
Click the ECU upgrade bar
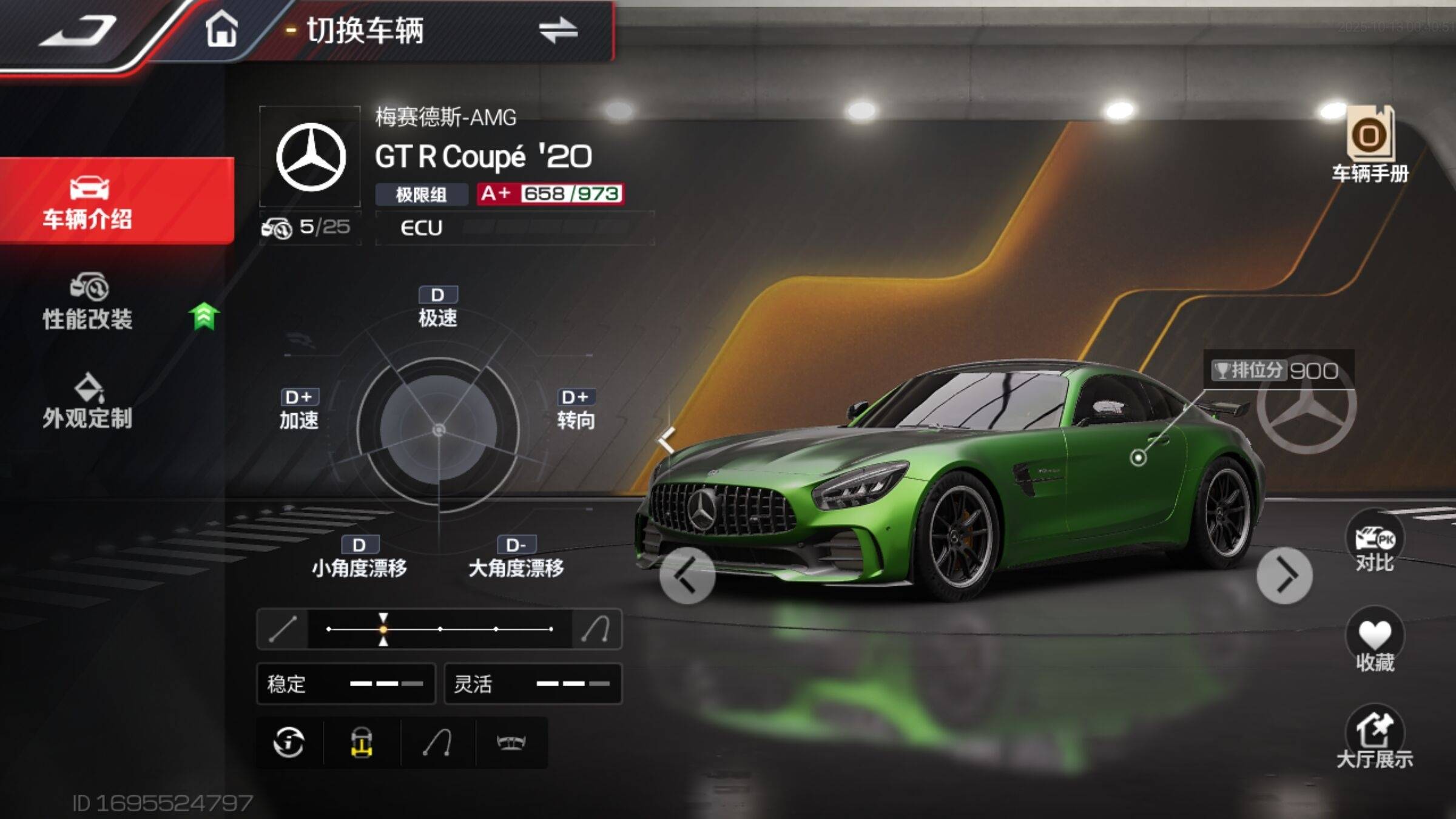pyautogui.click(x=516, y=228)
